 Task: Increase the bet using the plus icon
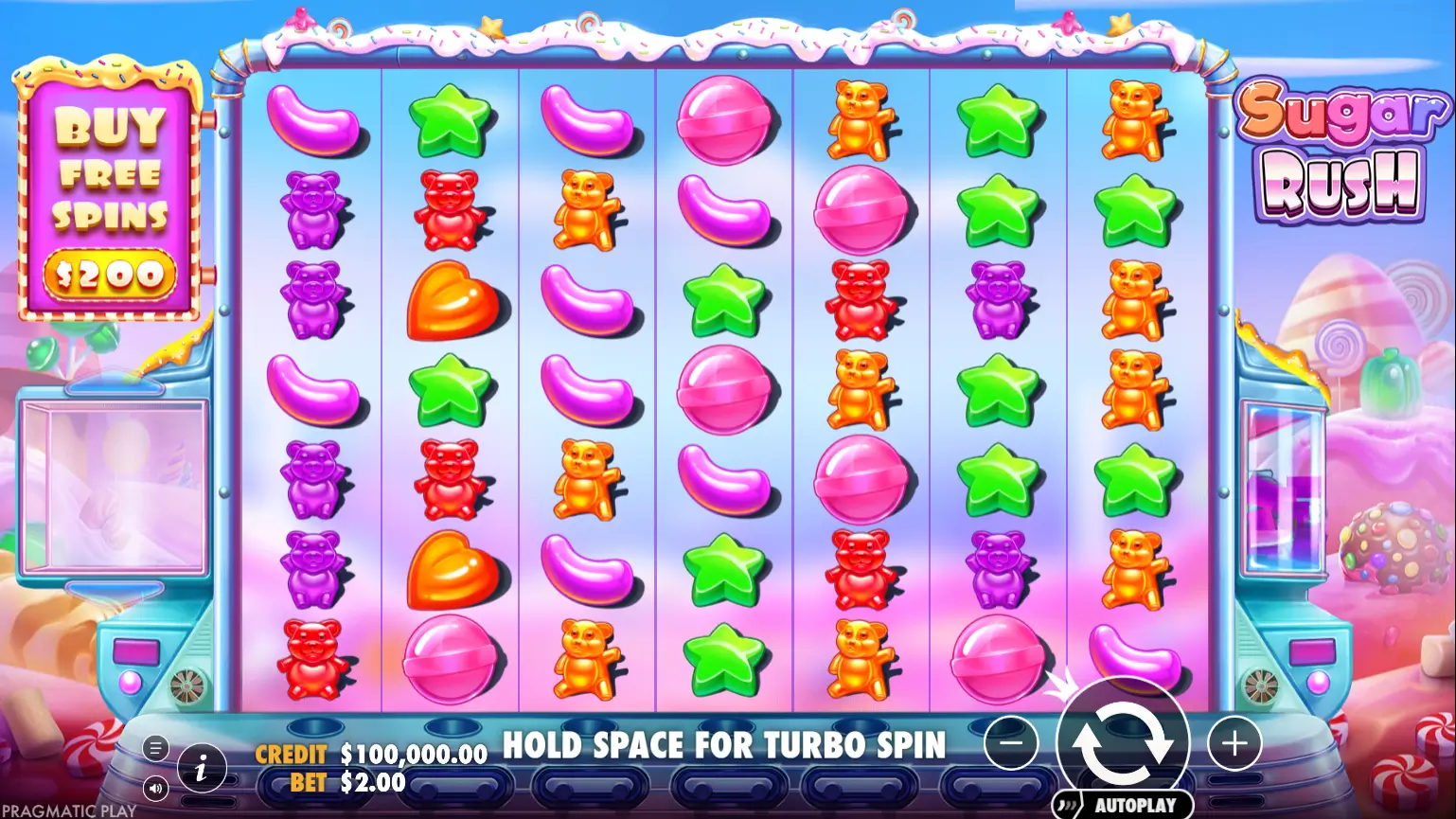click(x=1234, y=744)
